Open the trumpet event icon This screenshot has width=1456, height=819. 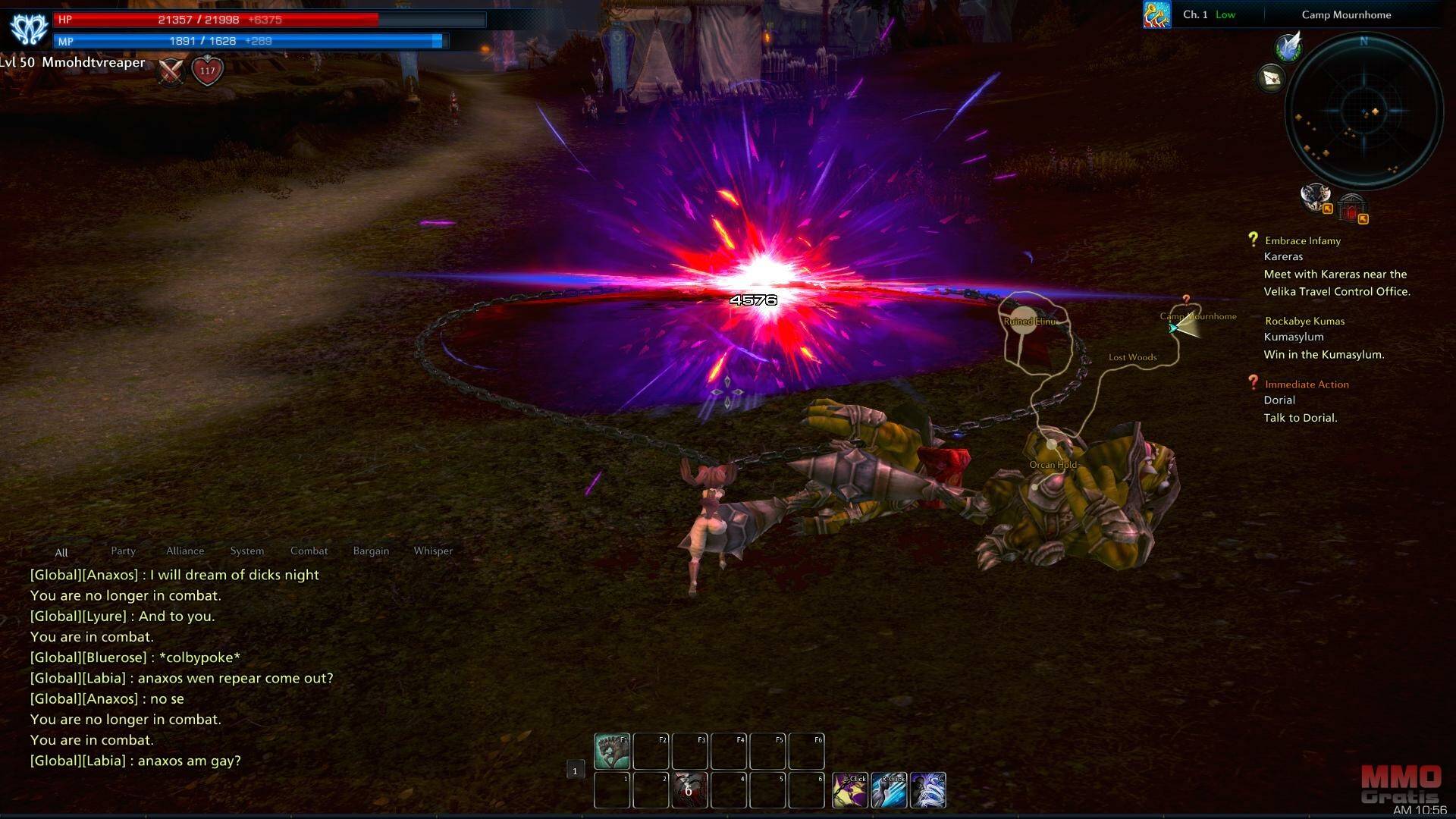pos(1156,14)
